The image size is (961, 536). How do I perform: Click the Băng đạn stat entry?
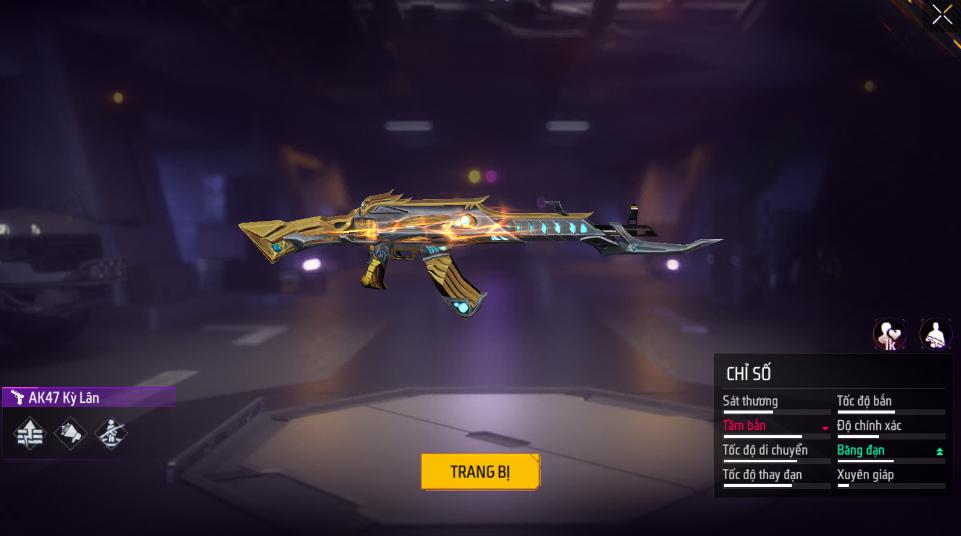tap(890, 451)
